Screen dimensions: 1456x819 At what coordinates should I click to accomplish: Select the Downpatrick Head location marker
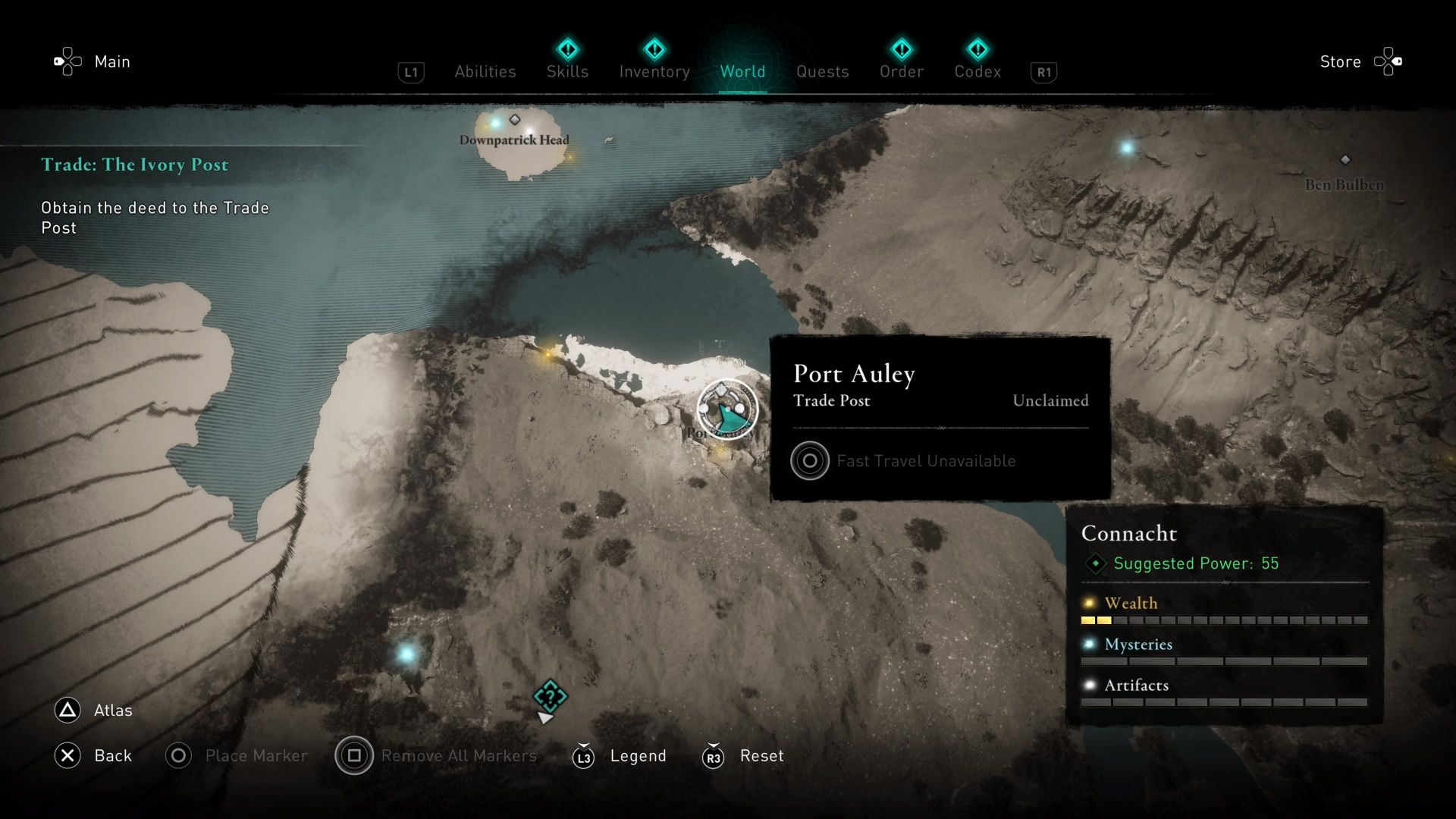pyautogui.click(x=516, y=118)
